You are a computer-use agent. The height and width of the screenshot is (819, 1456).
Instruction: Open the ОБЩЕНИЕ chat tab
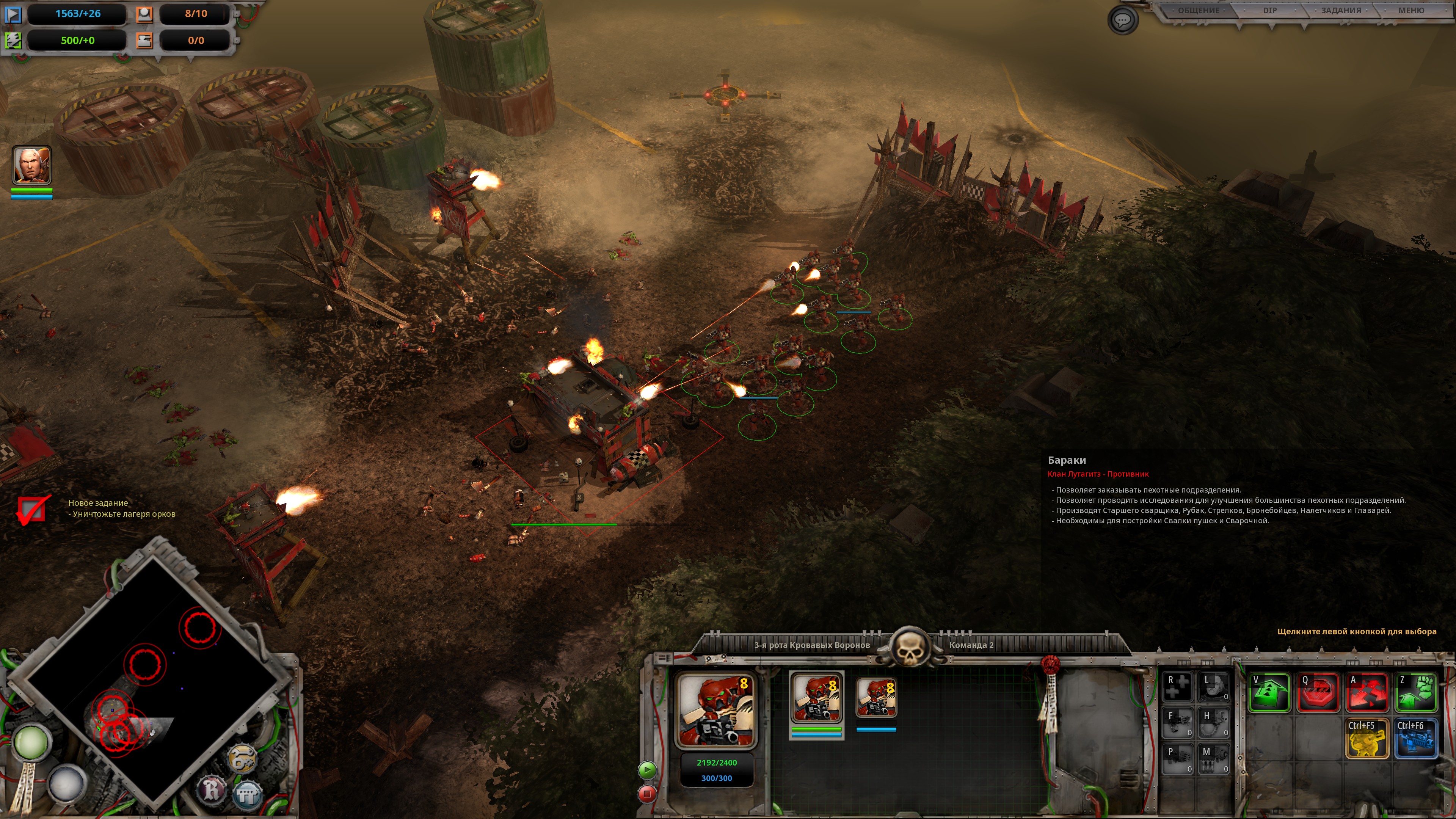coord(1198,11)
